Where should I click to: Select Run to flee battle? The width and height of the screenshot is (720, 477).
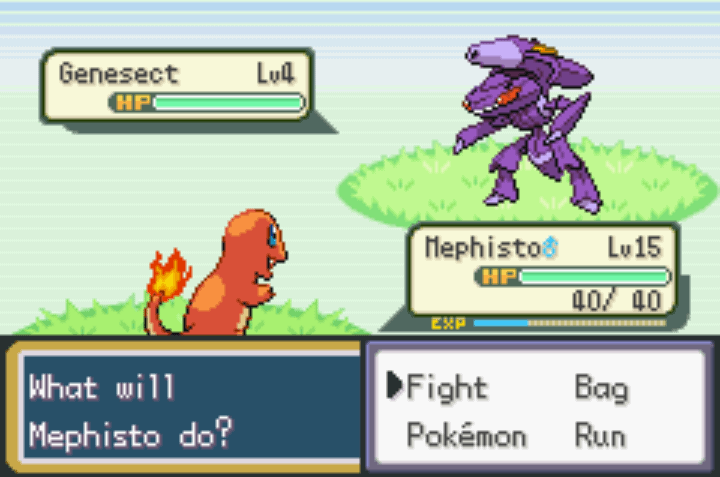[x=600, y=436]
